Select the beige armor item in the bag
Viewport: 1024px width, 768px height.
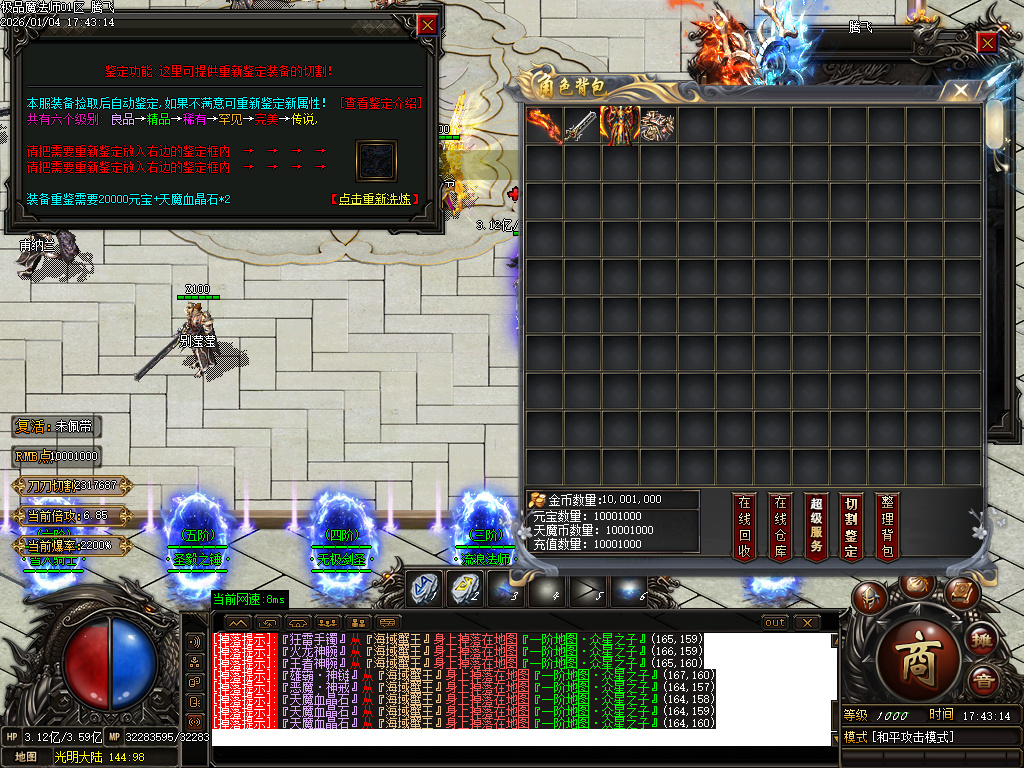[658, 125]
